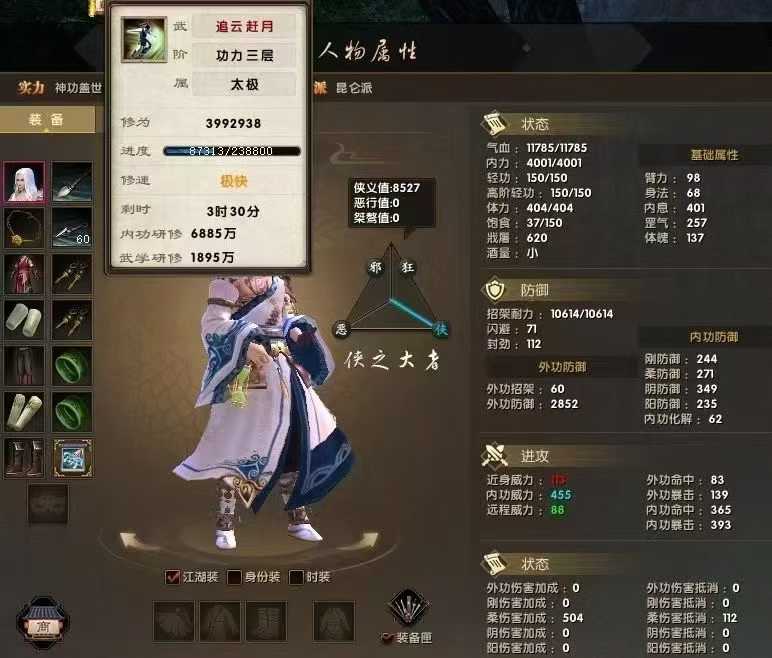Click the gold necklace equipment slot
The height and width of the screenshot is (658, 772).
coord(23,227)
